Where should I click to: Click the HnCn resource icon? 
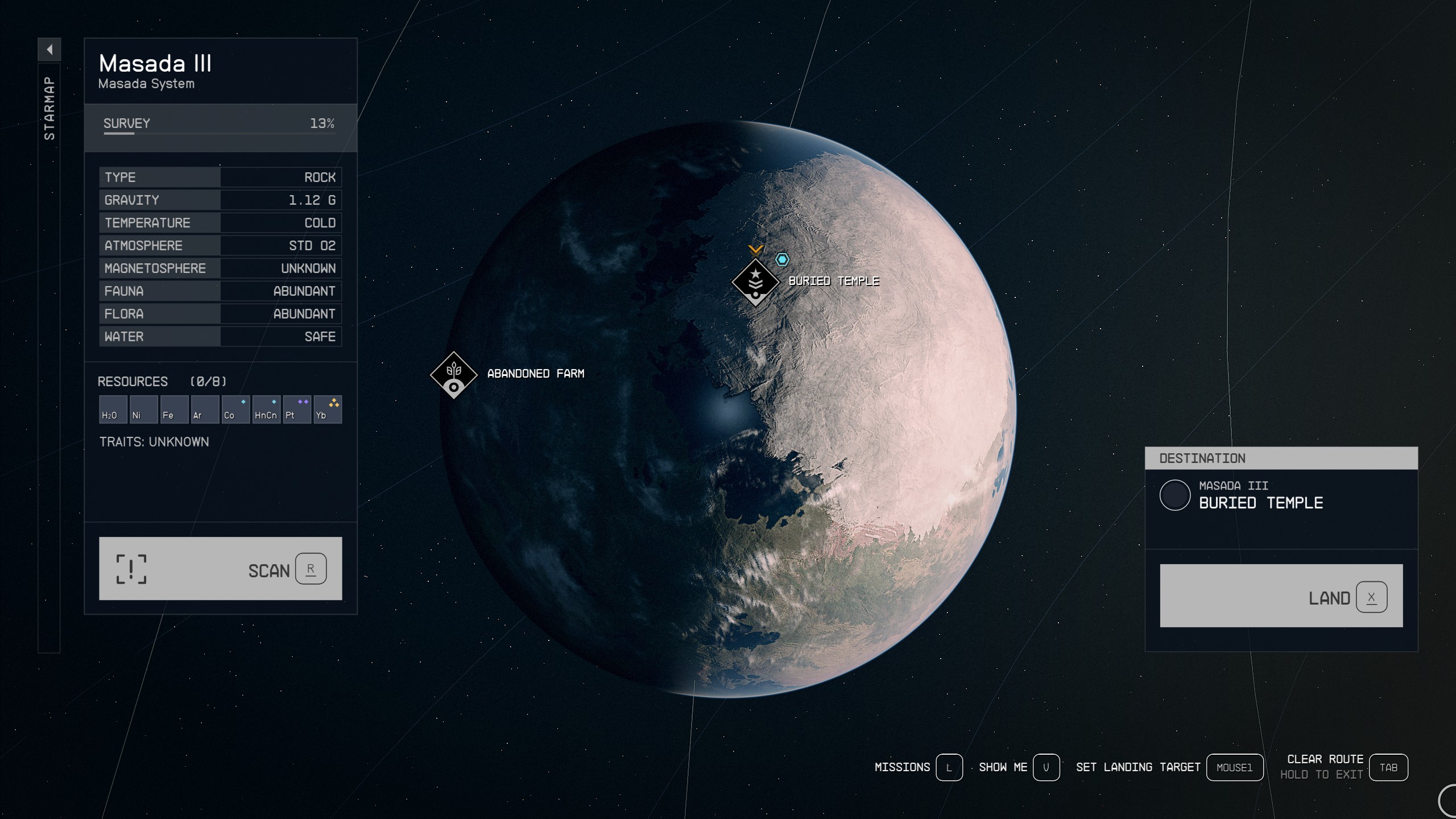click(266, 409)
